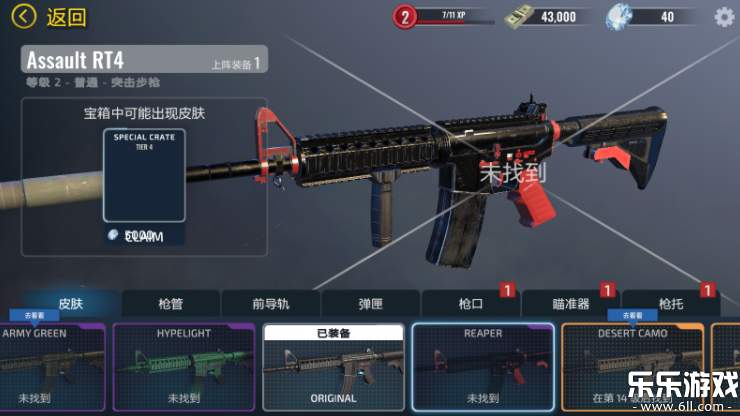The width and height of the screenshot is (740, 416).
Task: Show the 枪托 stock tab
Action: (670, 303)
